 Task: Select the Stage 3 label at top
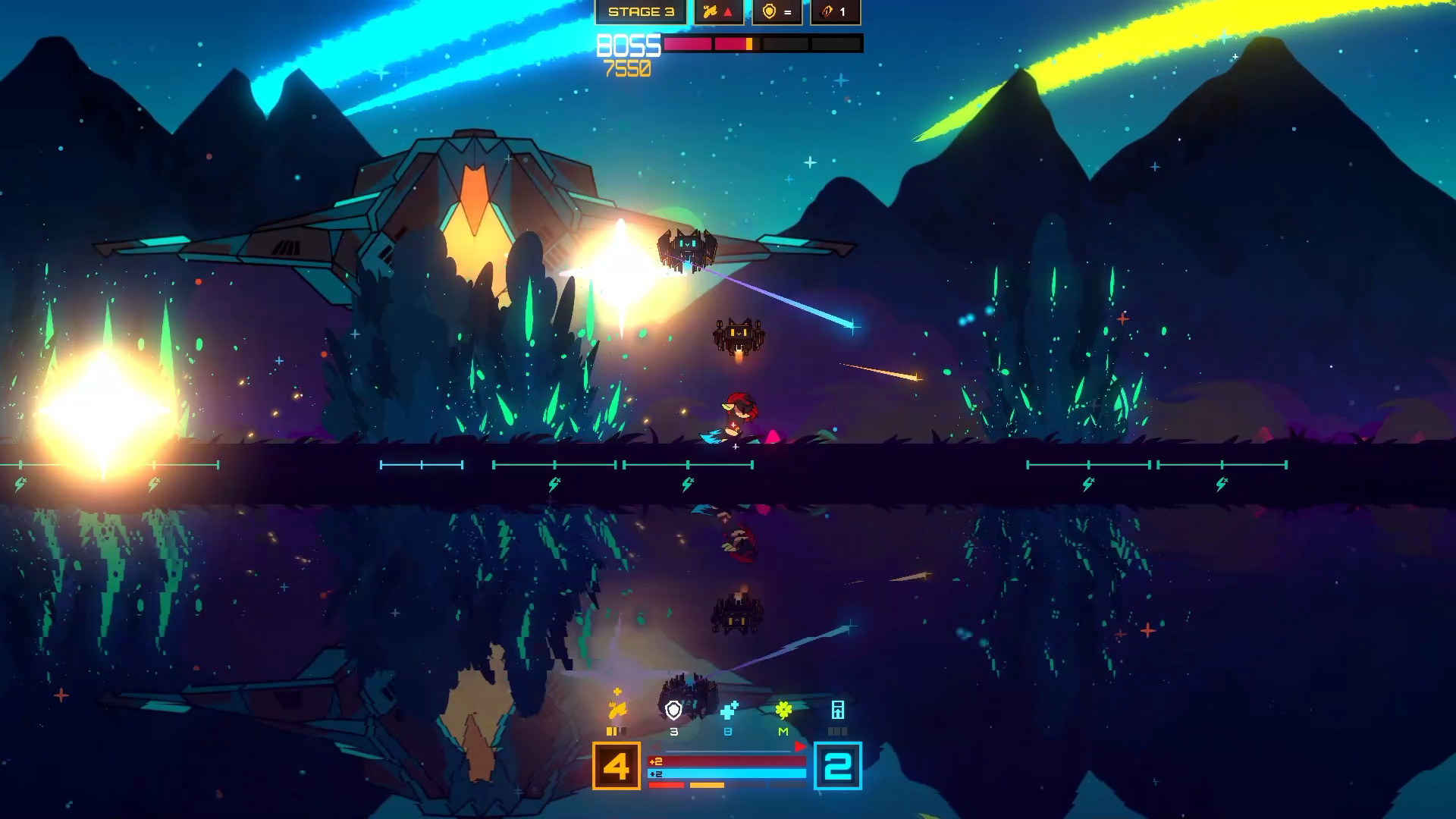pyautogui.click(x=642, y=12)
